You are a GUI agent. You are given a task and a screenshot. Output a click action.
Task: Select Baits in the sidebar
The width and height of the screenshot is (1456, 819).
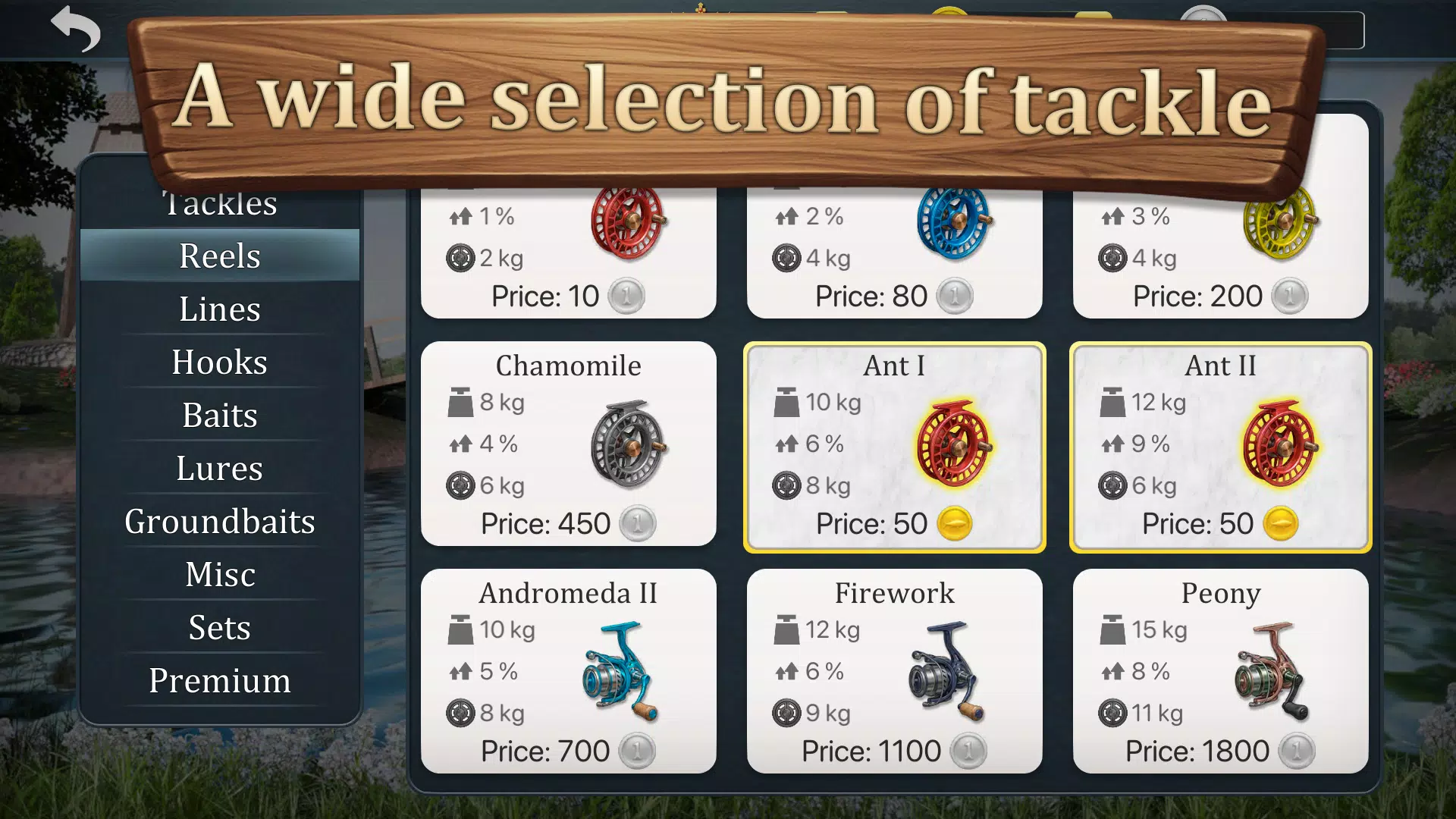219,415
